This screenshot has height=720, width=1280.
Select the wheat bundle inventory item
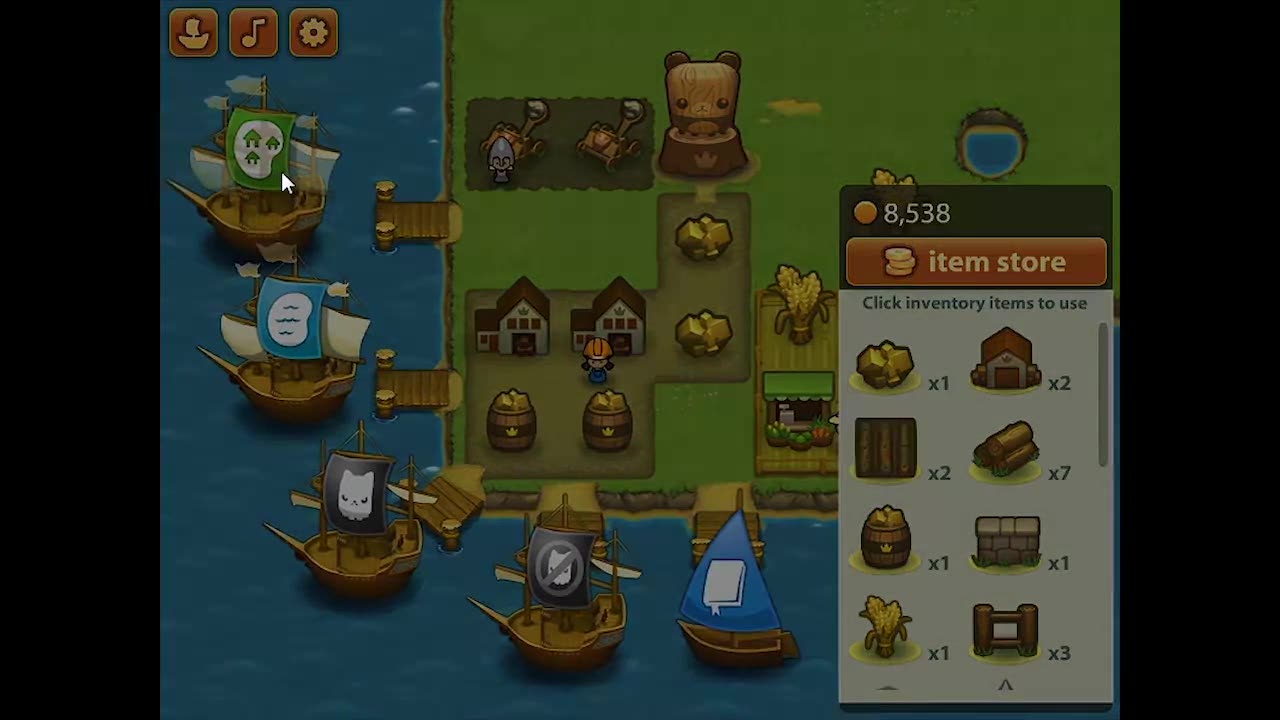pos(885,628)
